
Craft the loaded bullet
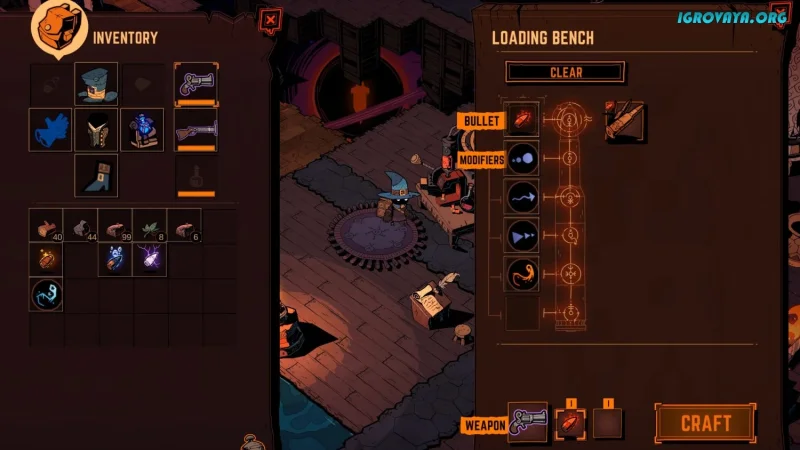pos(705,423)
